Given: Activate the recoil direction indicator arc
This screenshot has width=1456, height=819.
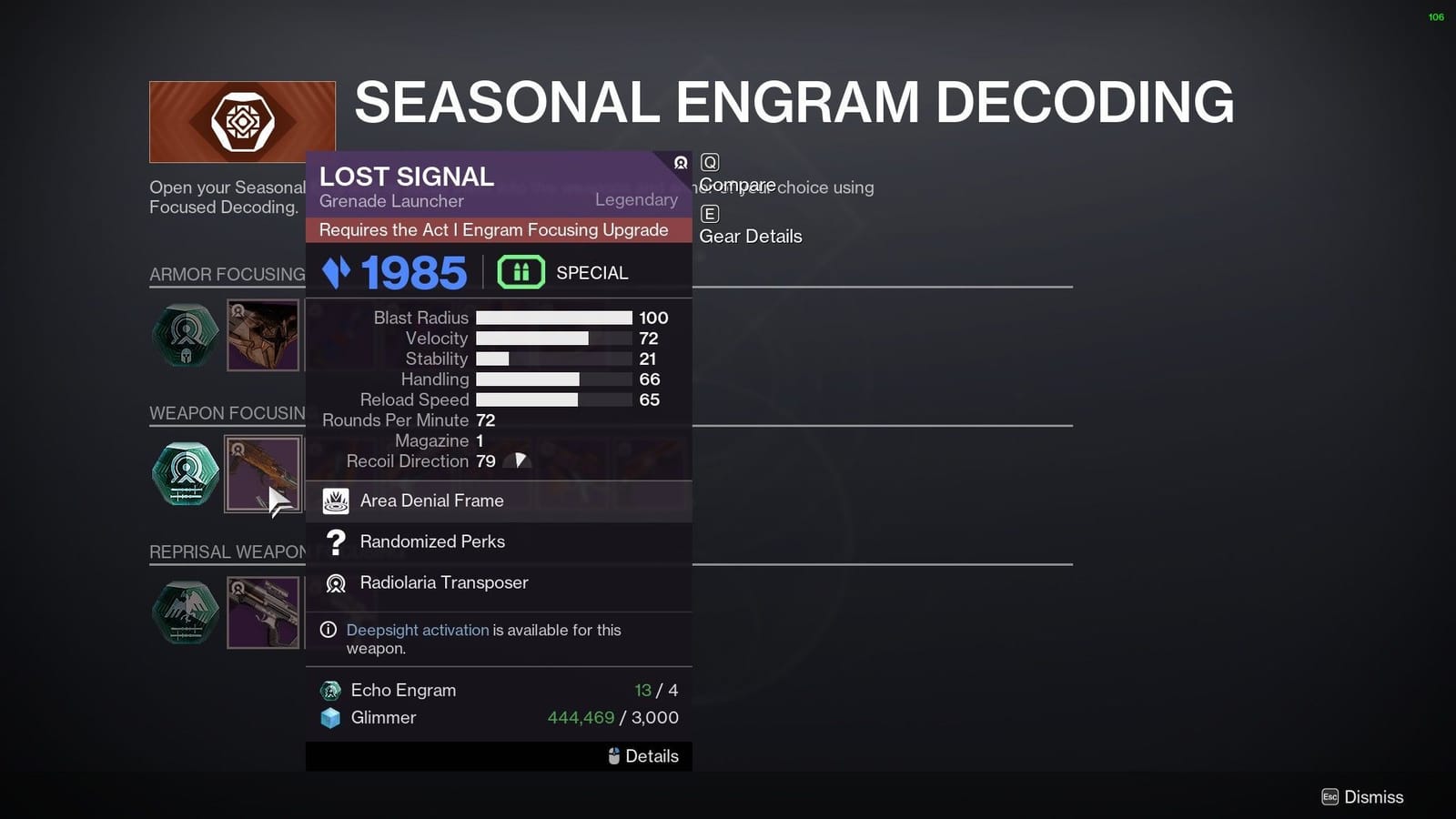Looking at the screenshot, I should (519, 460).
